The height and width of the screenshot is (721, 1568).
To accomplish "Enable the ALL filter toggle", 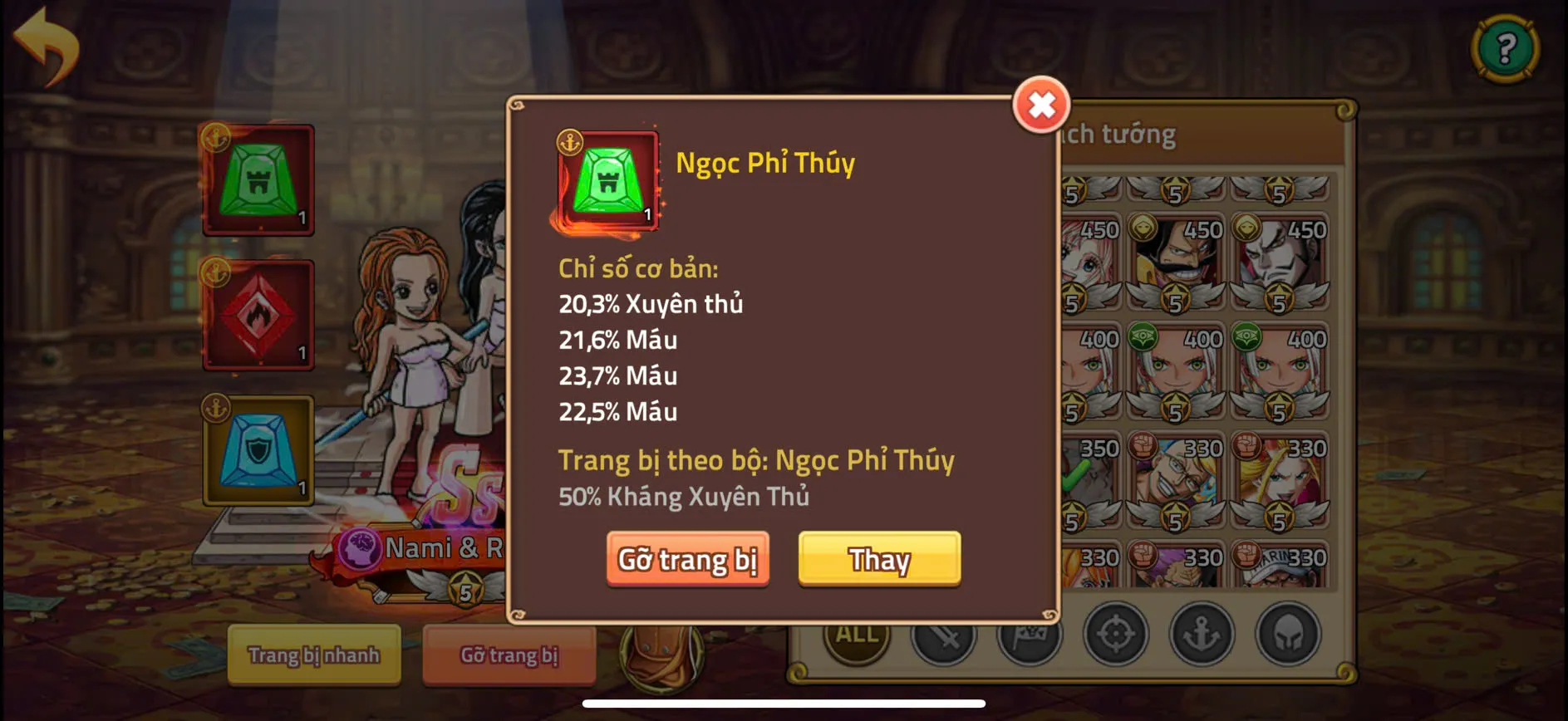I will 854,635.
